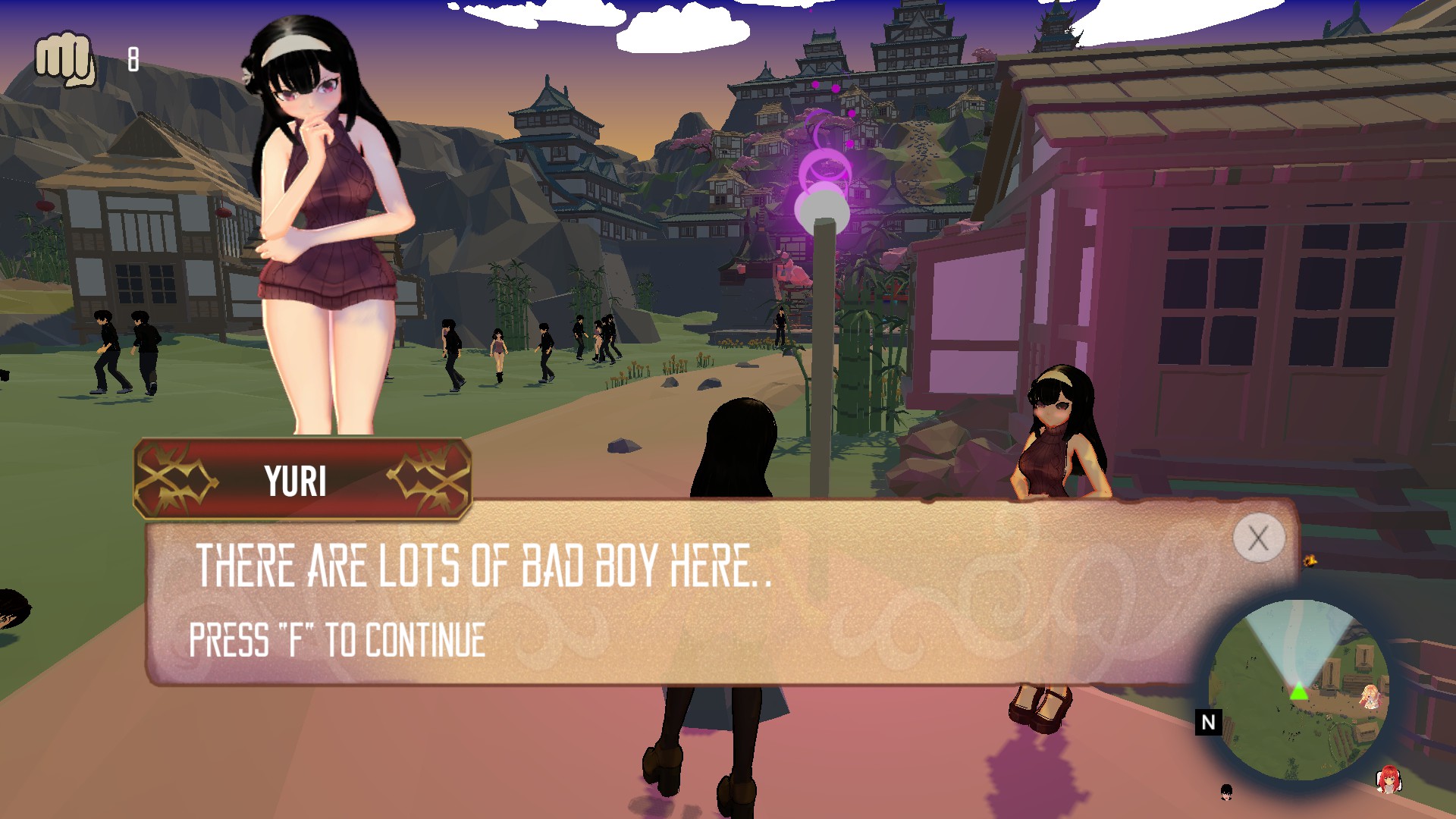Click the N compass marker by the minimap

click(1208, 722)
